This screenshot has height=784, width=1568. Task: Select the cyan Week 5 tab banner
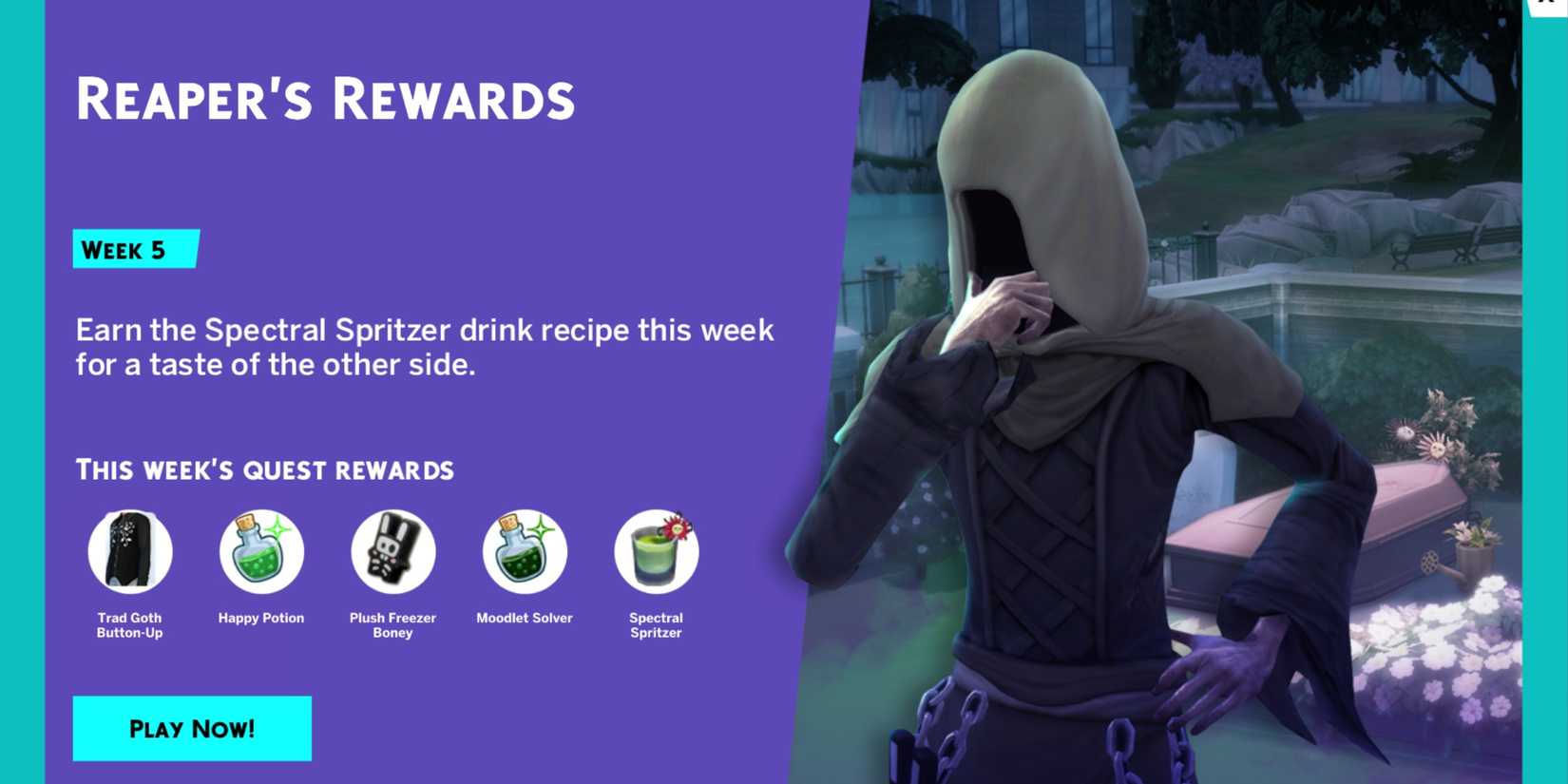pyautogui.click(x=135, y=250)
